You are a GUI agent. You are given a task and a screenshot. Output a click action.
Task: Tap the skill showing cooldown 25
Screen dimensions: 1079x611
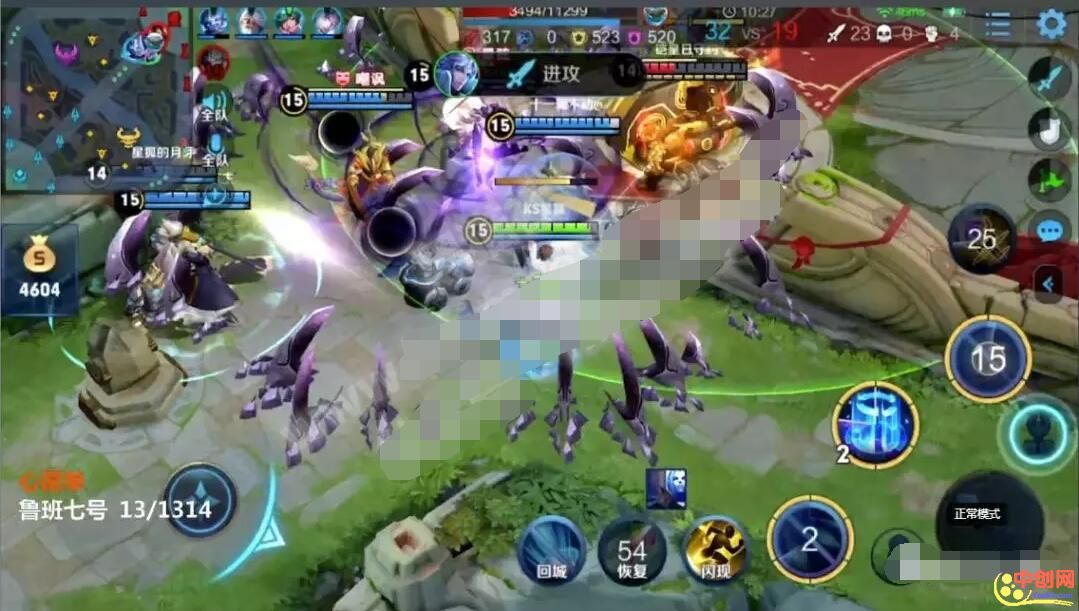[981, 238]
